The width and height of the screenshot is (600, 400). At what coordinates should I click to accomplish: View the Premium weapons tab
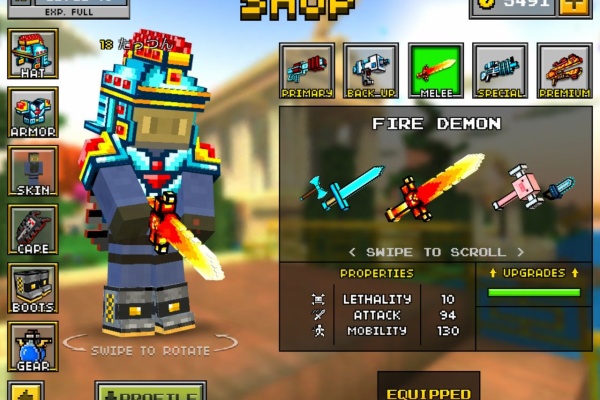[565, 70]
